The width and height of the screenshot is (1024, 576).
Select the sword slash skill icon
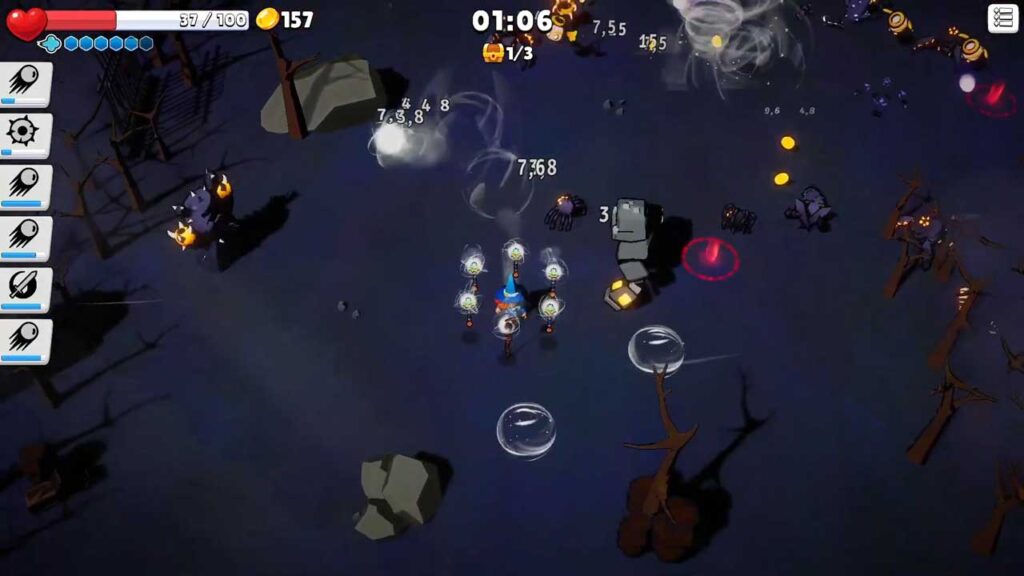[x=22, y=289]
